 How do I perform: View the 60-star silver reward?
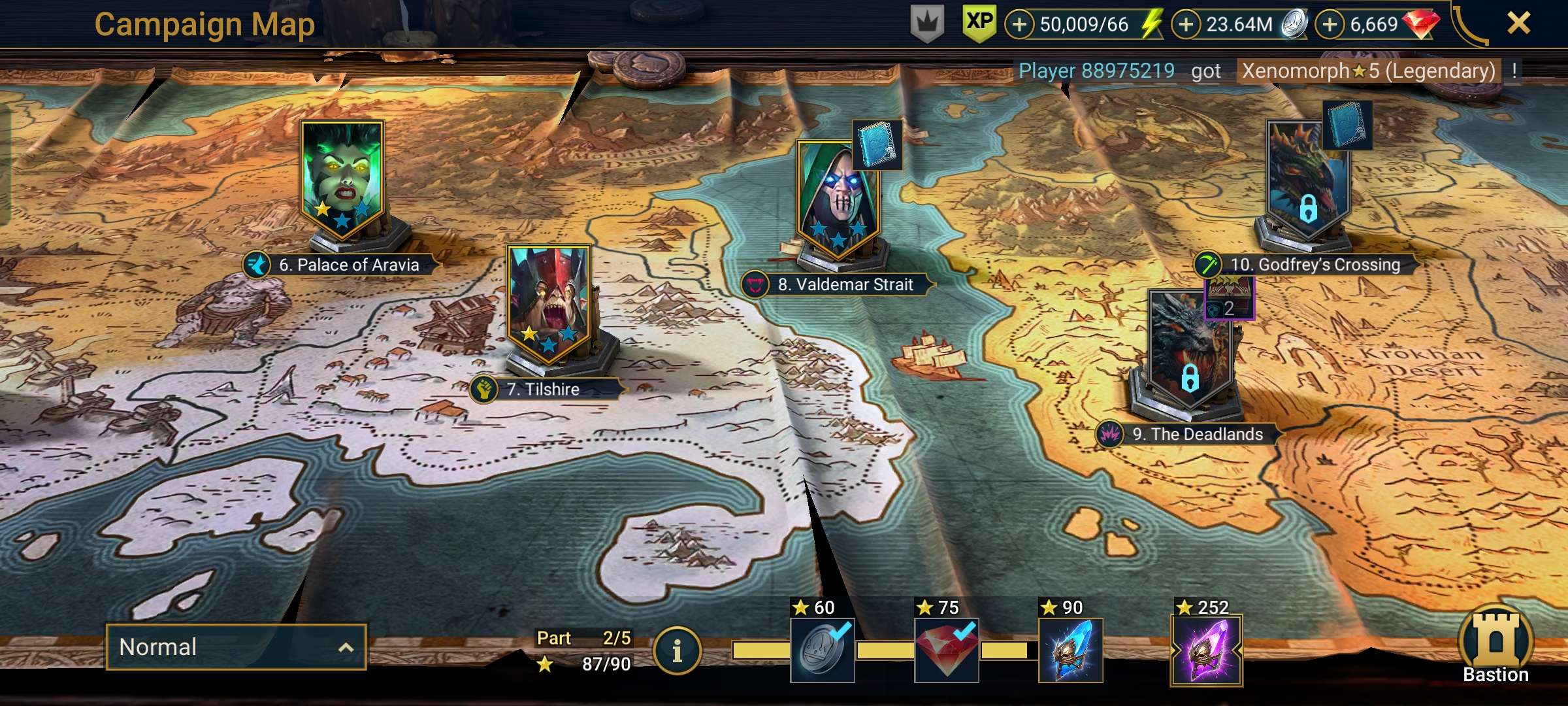822,650
